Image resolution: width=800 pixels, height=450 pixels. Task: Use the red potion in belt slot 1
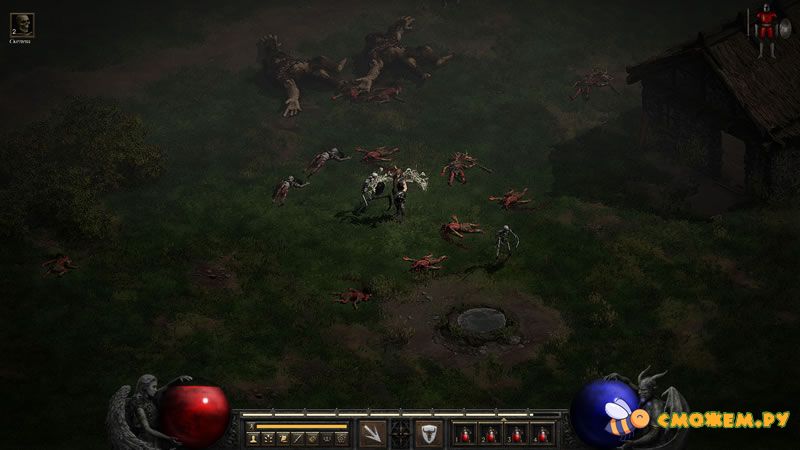tap(465, 435)
